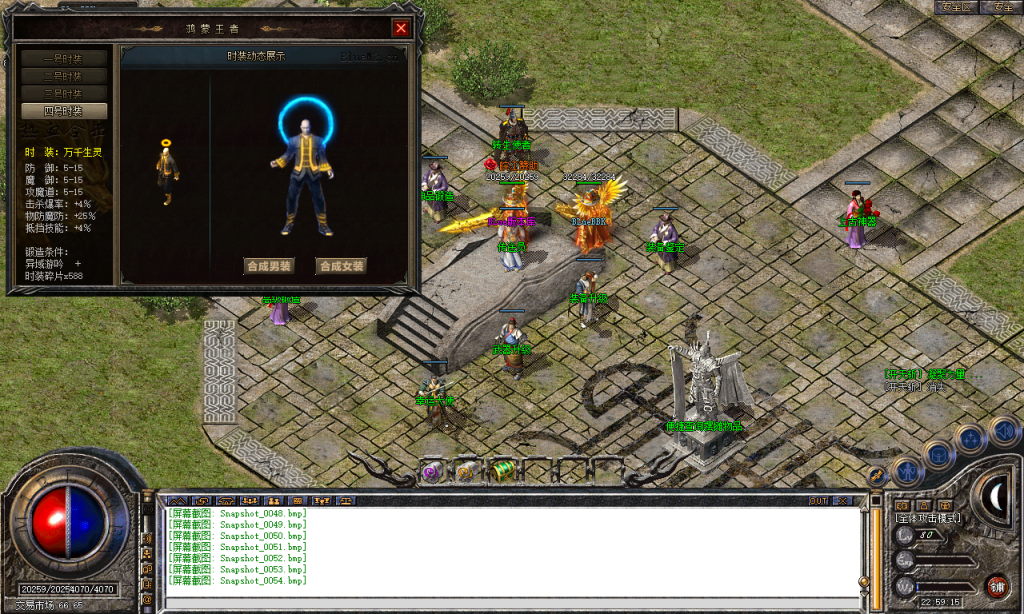1024x614 pixels.
Task: Click the 合成男装 button
Action: 269,266
